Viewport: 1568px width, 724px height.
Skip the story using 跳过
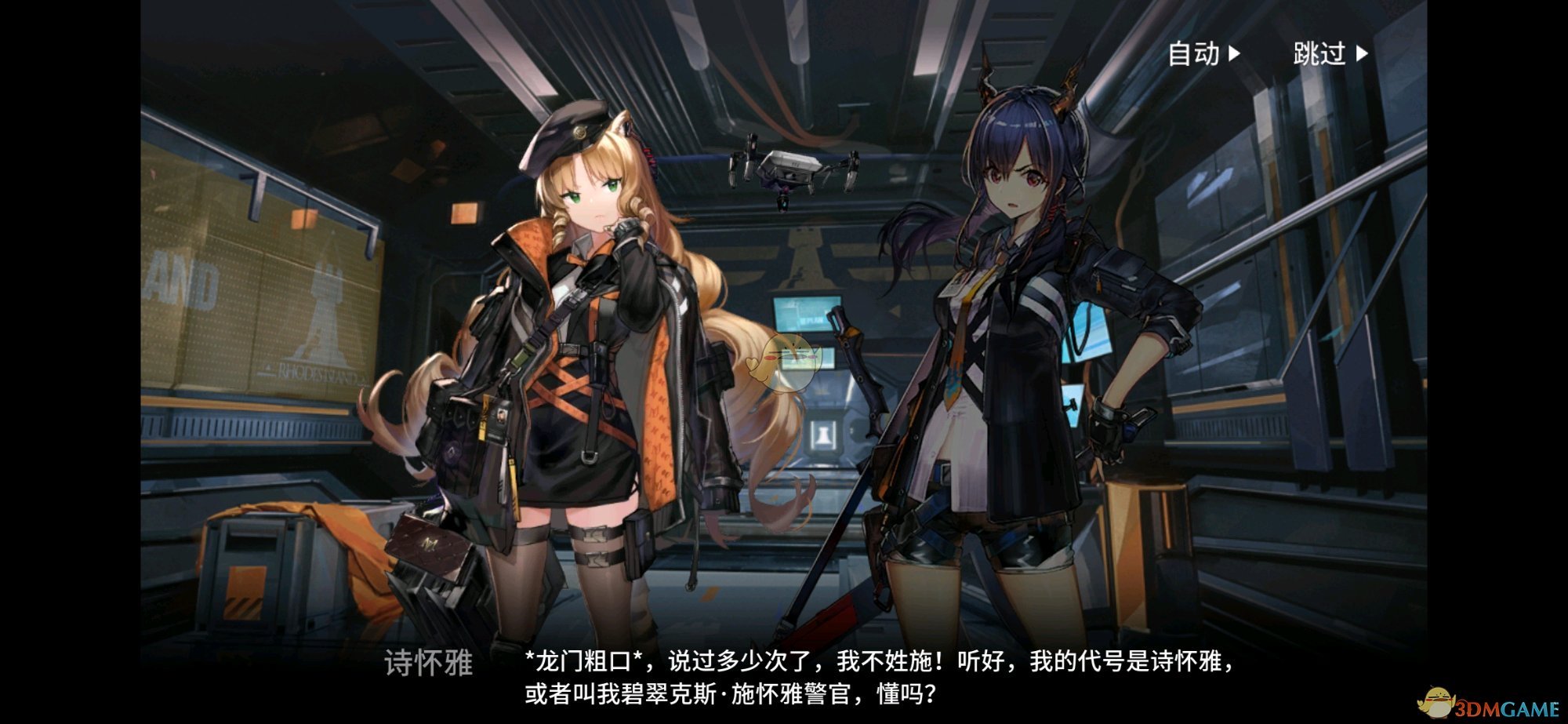point(1330,54)
